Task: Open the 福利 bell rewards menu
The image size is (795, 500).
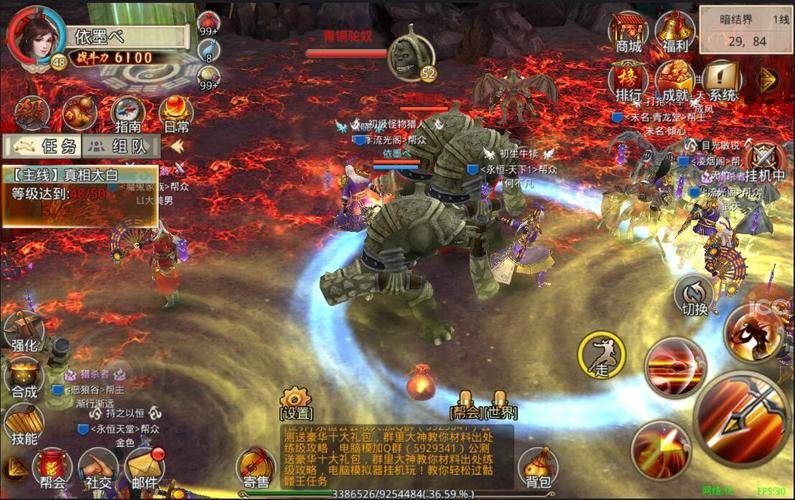Action: 676,30
